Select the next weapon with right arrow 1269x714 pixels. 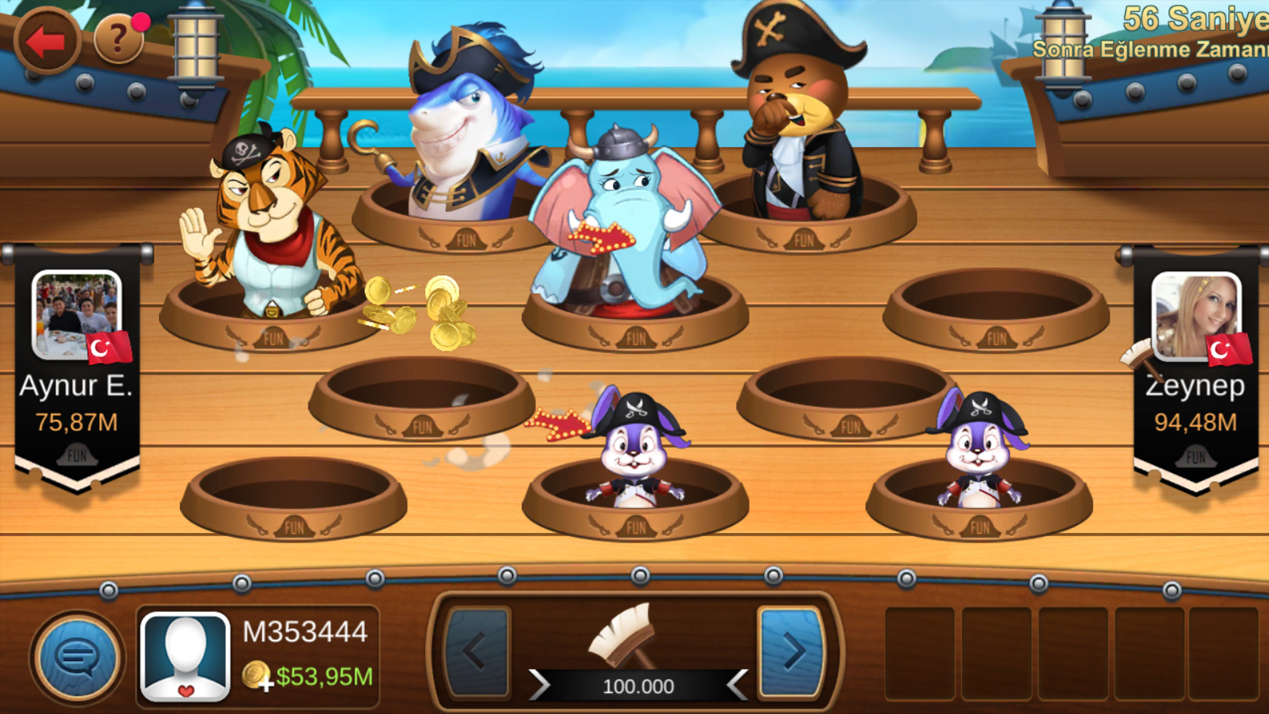(x=792, y=652)
